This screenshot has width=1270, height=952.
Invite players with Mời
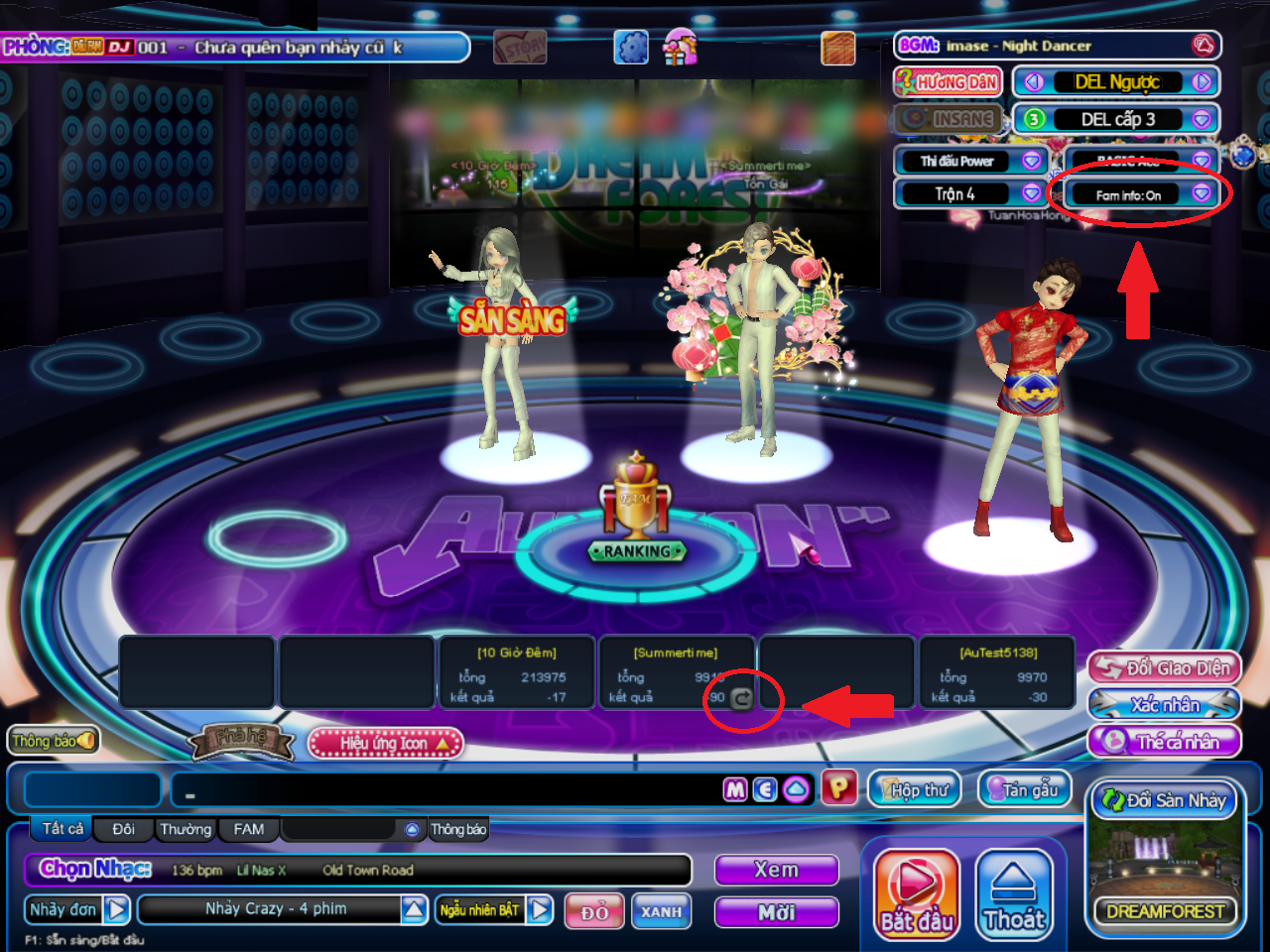point(776,911)
